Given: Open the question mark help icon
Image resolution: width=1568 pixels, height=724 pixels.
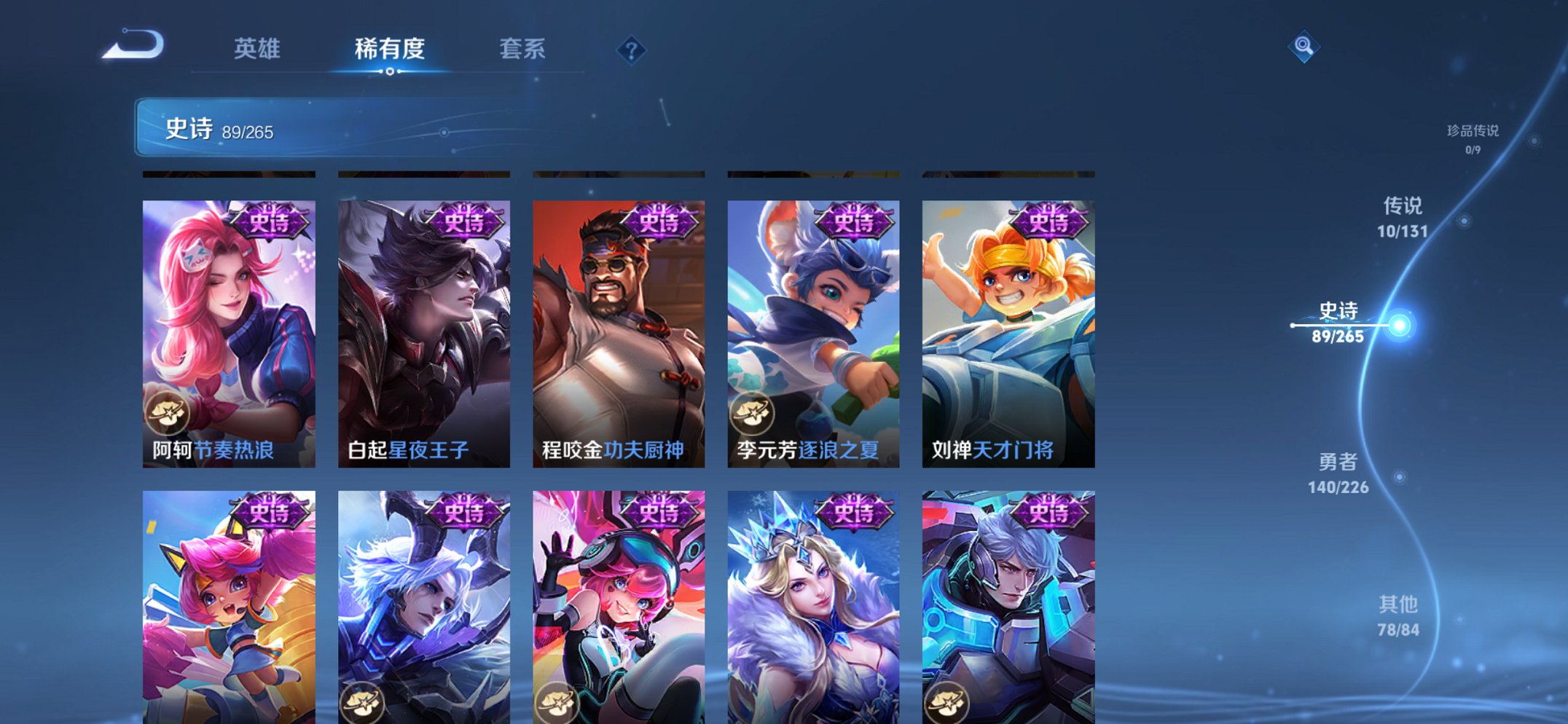Looking at the screenshot, I should tap(631, 49).
